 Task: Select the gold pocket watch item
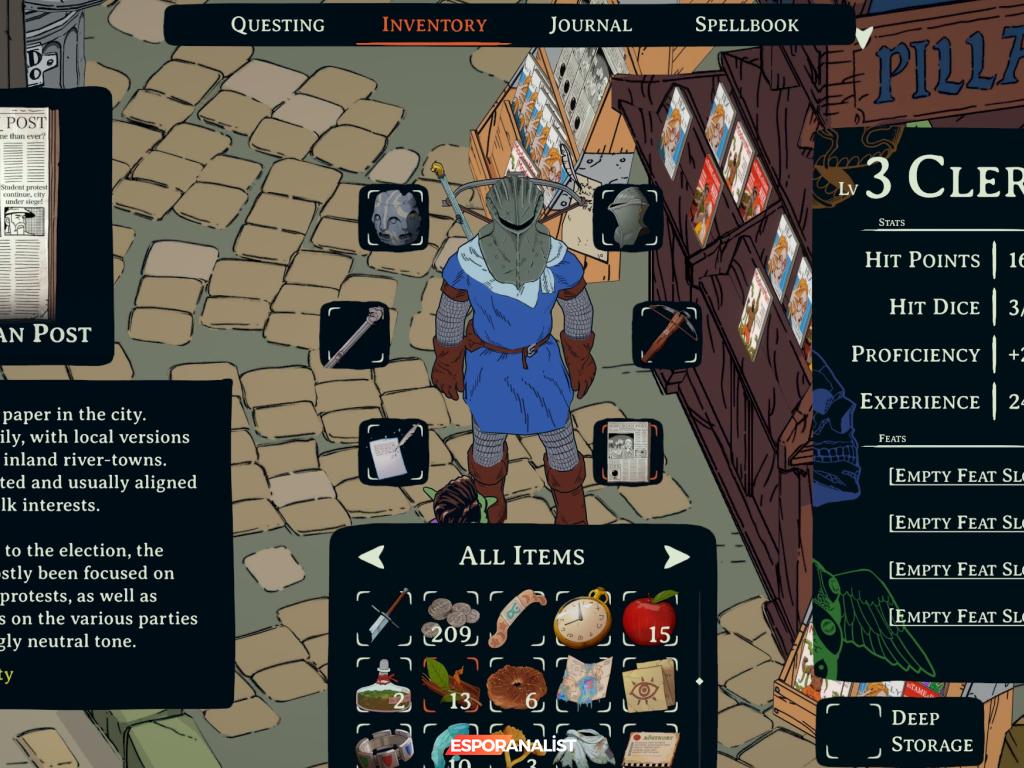pos(583,617)
